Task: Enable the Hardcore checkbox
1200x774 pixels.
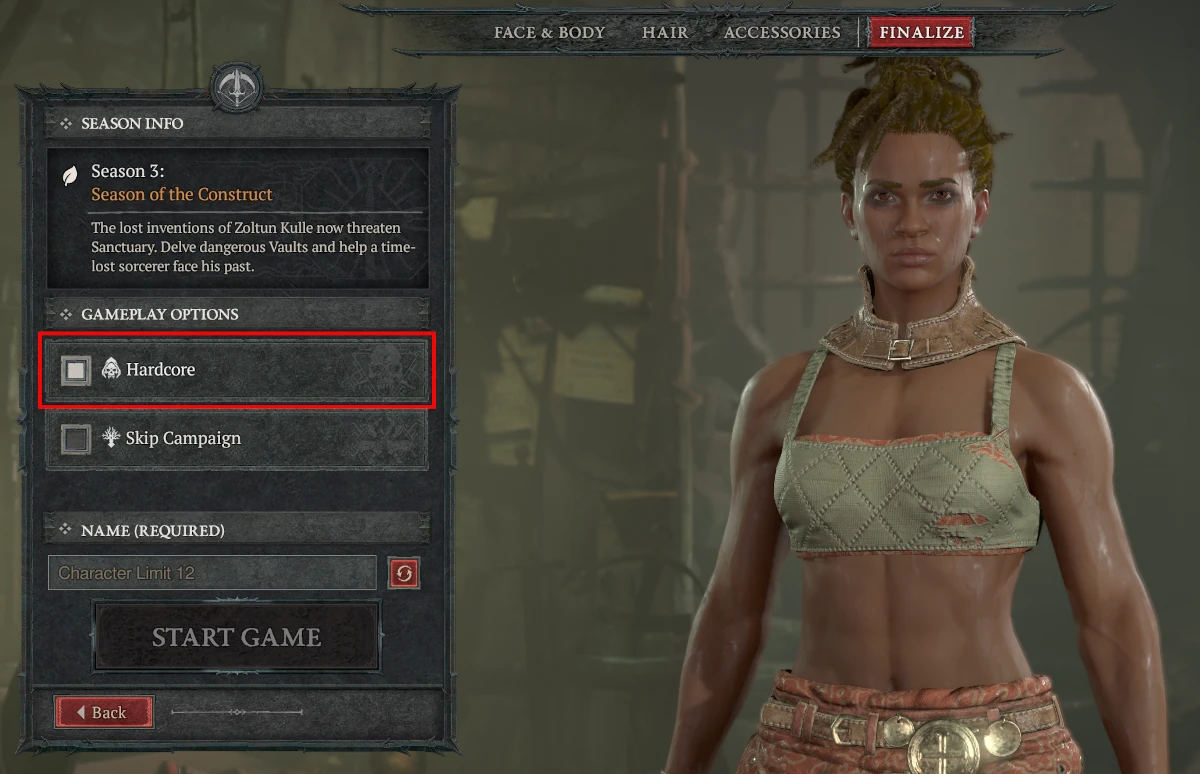Action: point(75,370)
